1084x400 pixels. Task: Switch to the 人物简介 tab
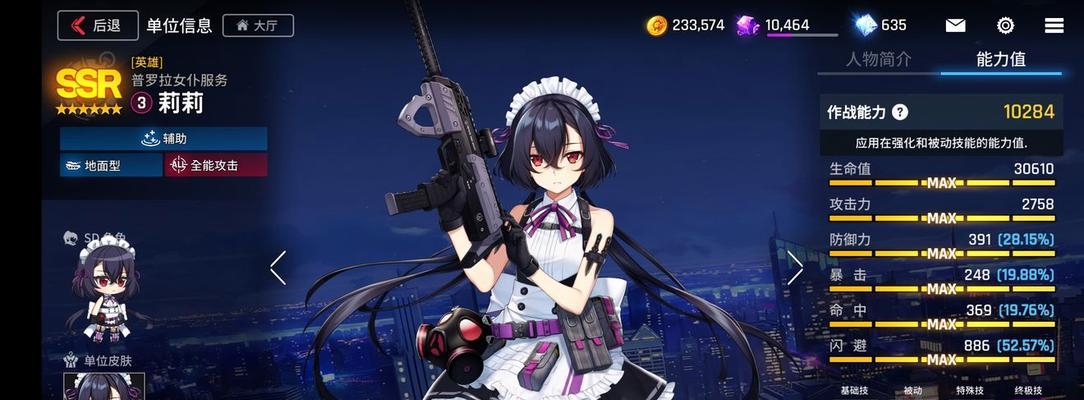pos(878,59)
